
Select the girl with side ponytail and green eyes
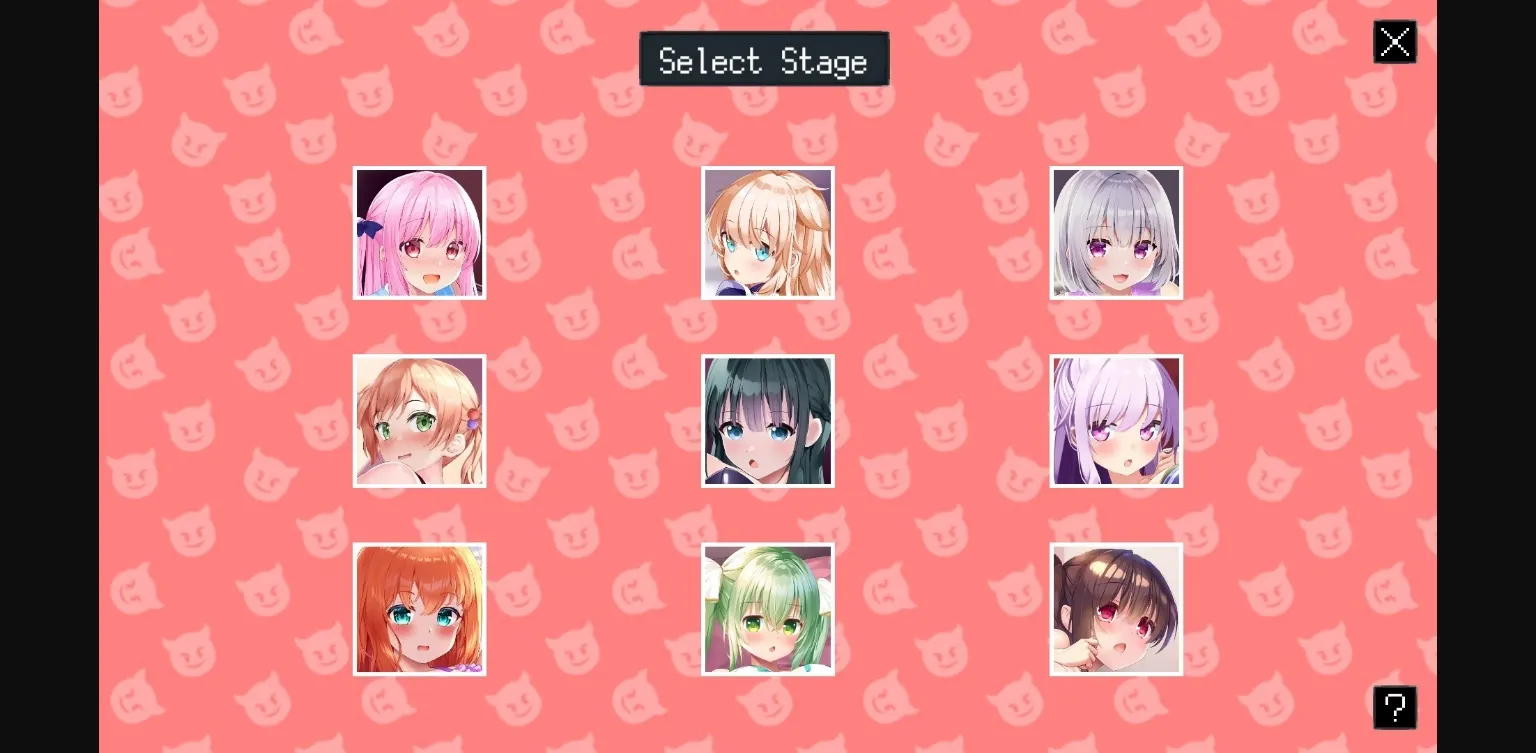click(x=419, y=421)
